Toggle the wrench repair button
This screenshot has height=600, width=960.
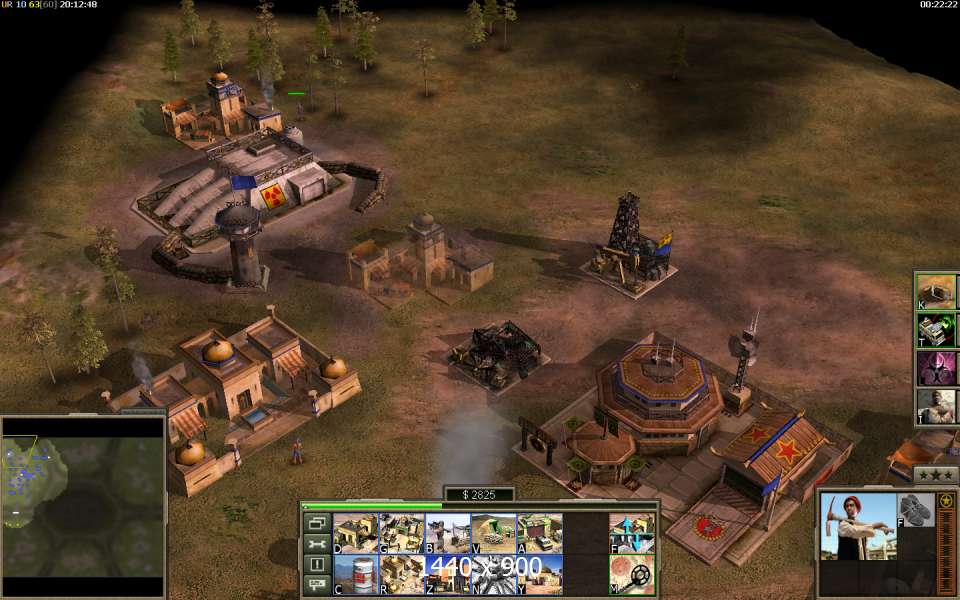coord(316,544)
